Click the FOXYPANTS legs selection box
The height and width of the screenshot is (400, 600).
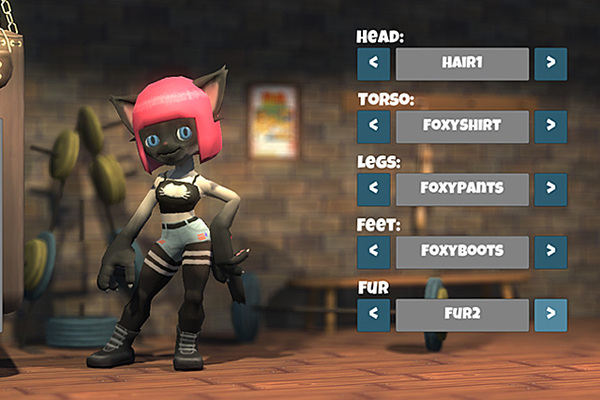[x=462, y=190]
